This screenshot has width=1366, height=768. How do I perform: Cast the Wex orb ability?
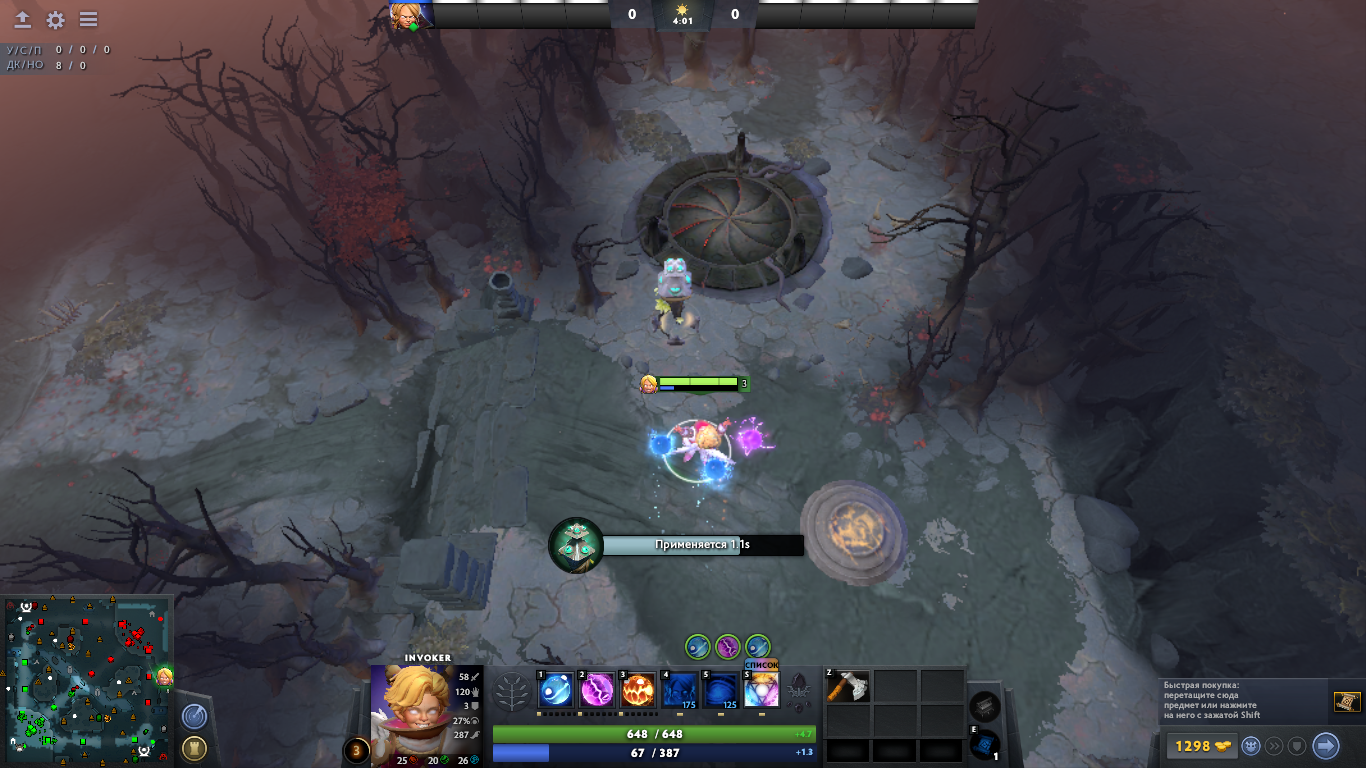point(598,691)
